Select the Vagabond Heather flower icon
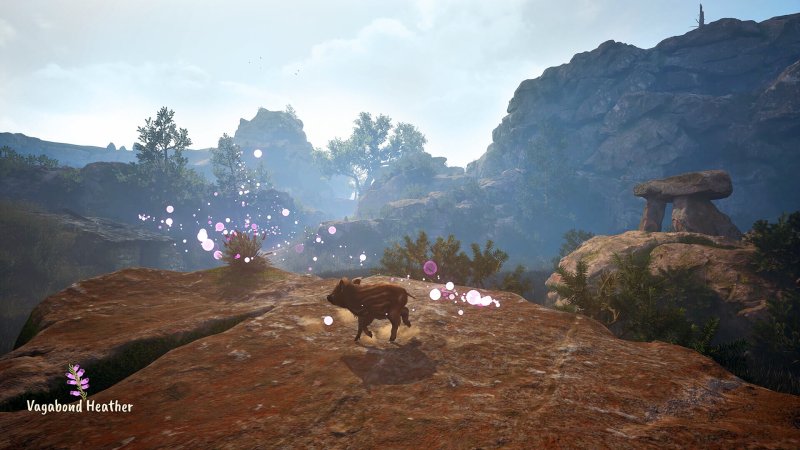 coord(77,381)
